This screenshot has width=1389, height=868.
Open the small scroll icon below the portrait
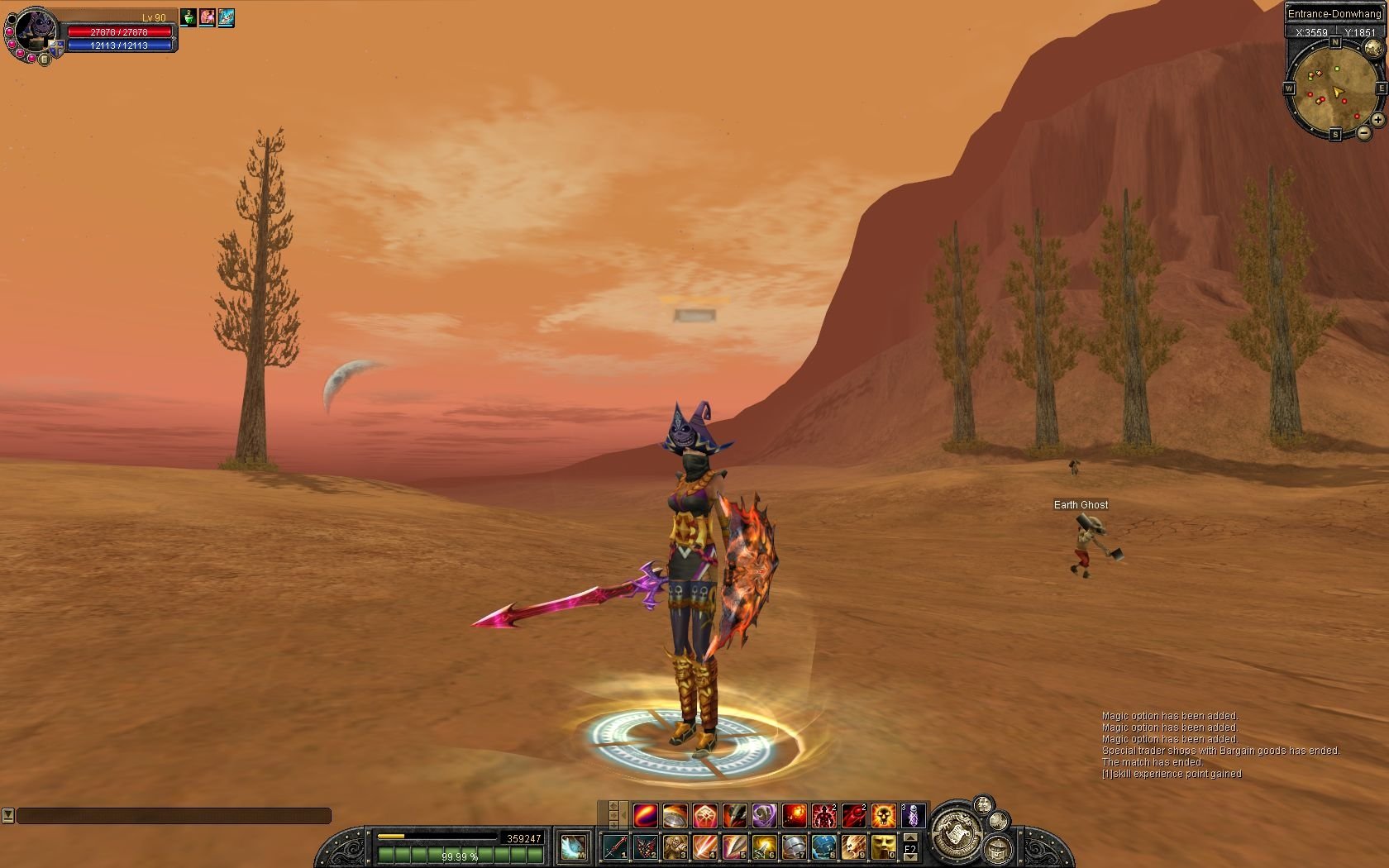(x=45, y=60)
